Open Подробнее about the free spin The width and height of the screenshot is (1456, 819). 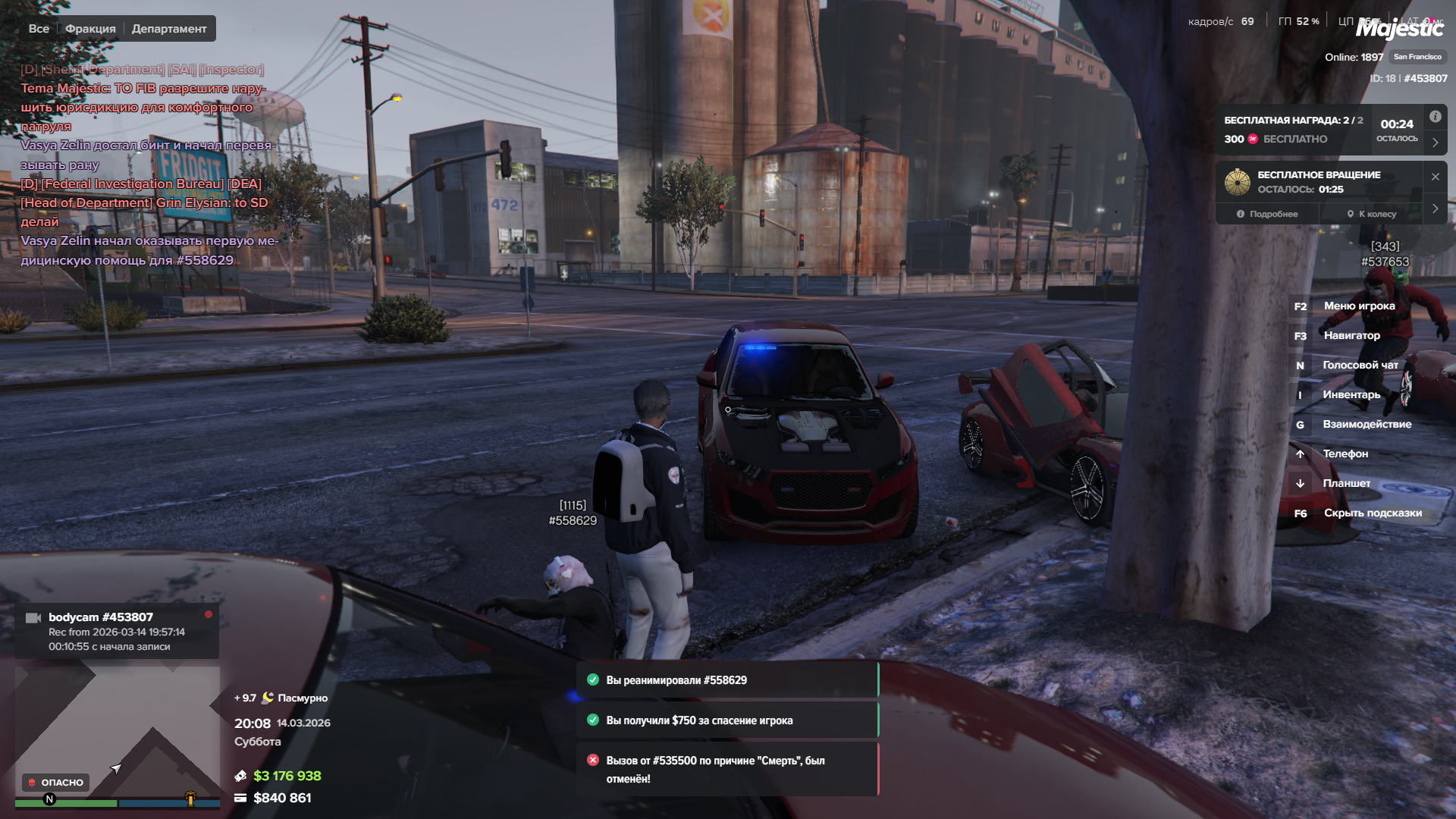tap(1267, 214)
